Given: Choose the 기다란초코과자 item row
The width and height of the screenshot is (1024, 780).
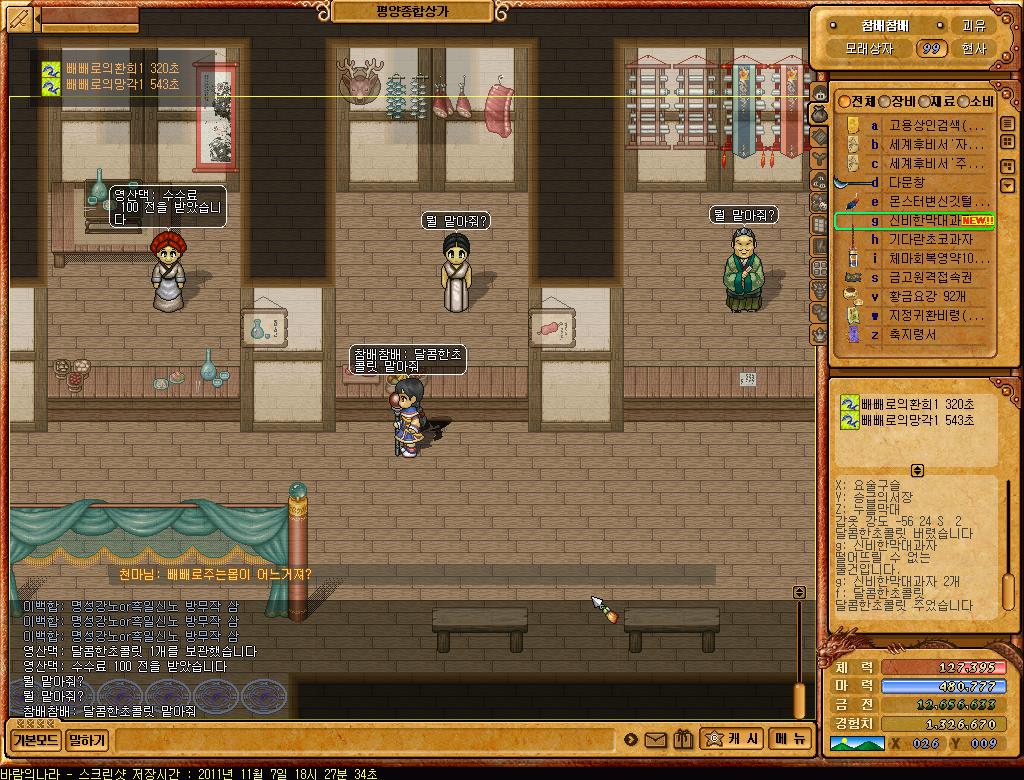Looking at the screenshot, I should tap(930, 239).
